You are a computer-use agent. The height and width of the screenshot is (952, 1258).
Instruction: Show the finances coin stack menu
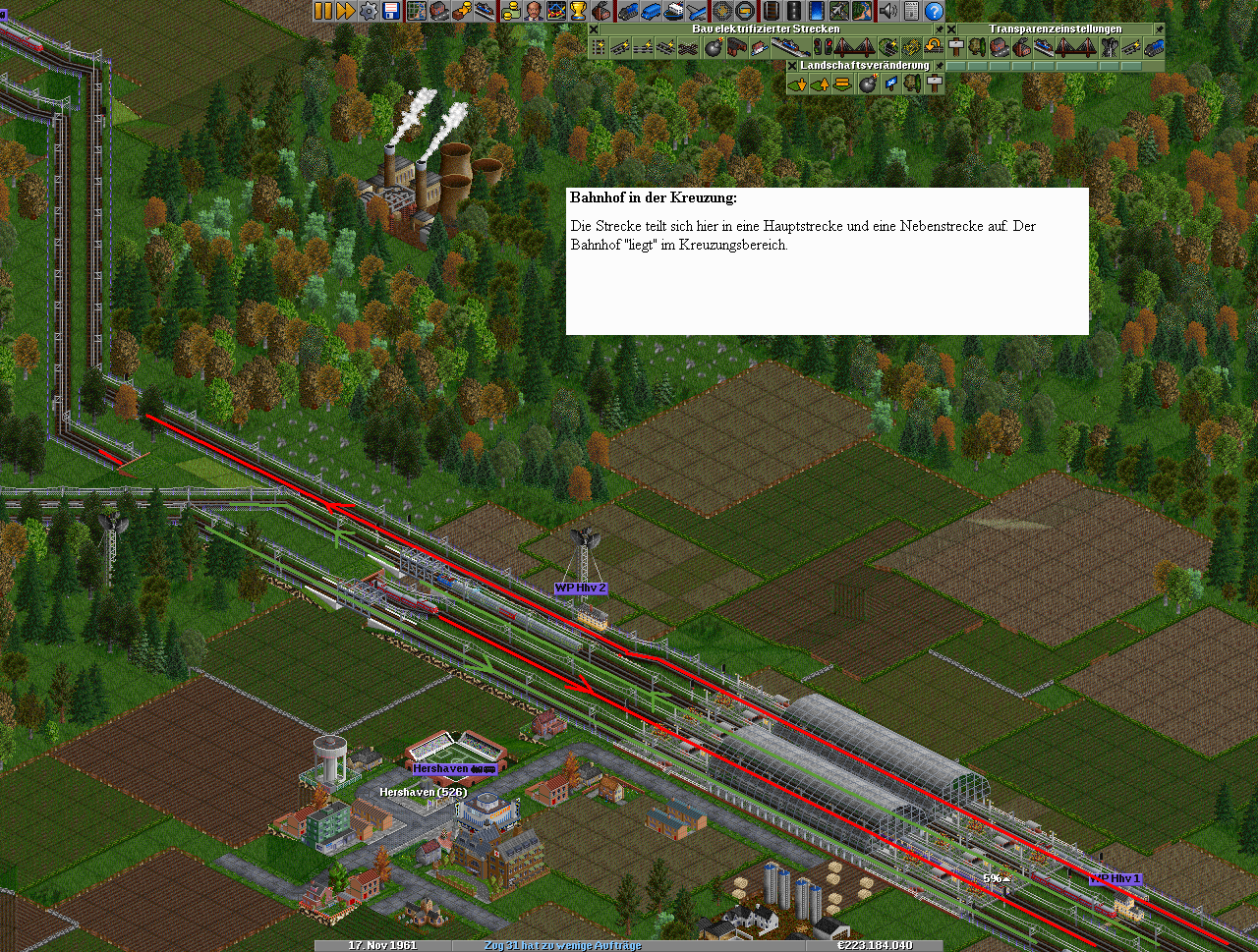pos(509,11)
